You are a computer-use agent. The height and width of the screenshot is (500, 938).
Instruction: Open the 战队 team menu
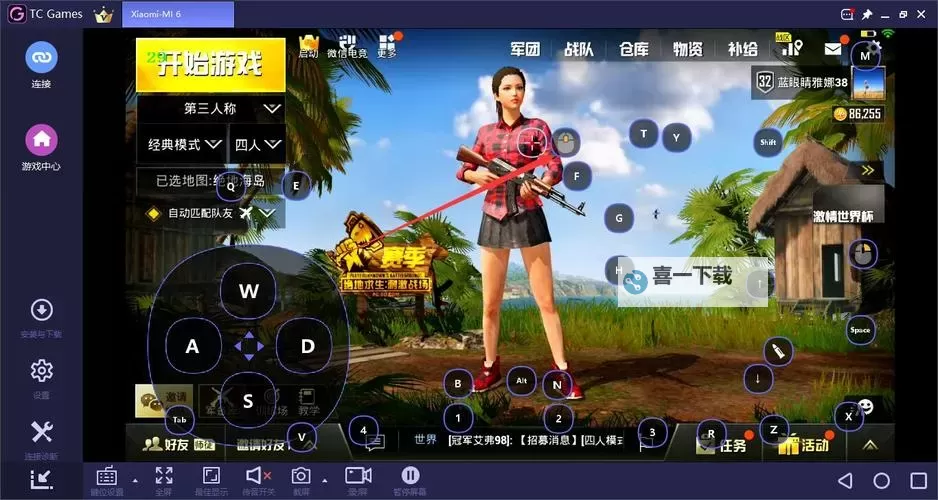click(579, 49)
